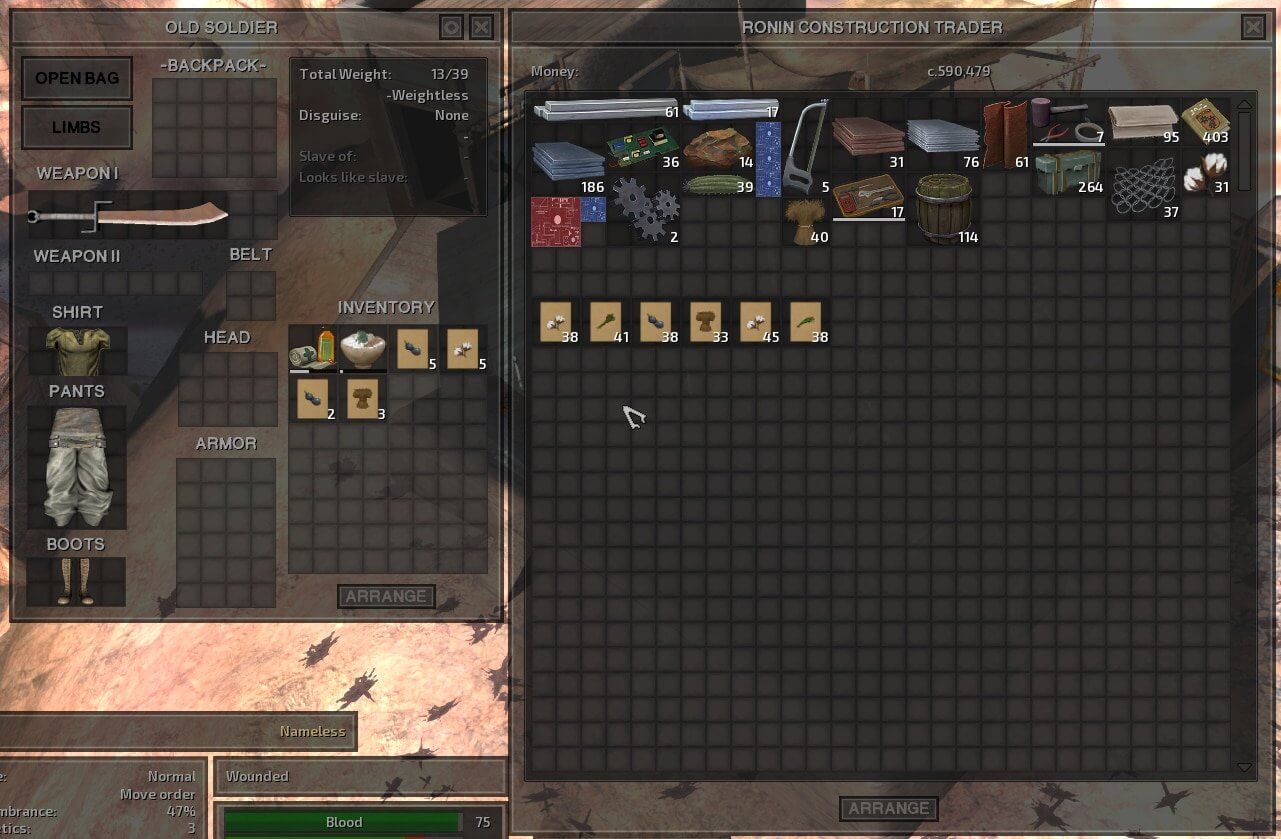Select the equipped pants

77,465
